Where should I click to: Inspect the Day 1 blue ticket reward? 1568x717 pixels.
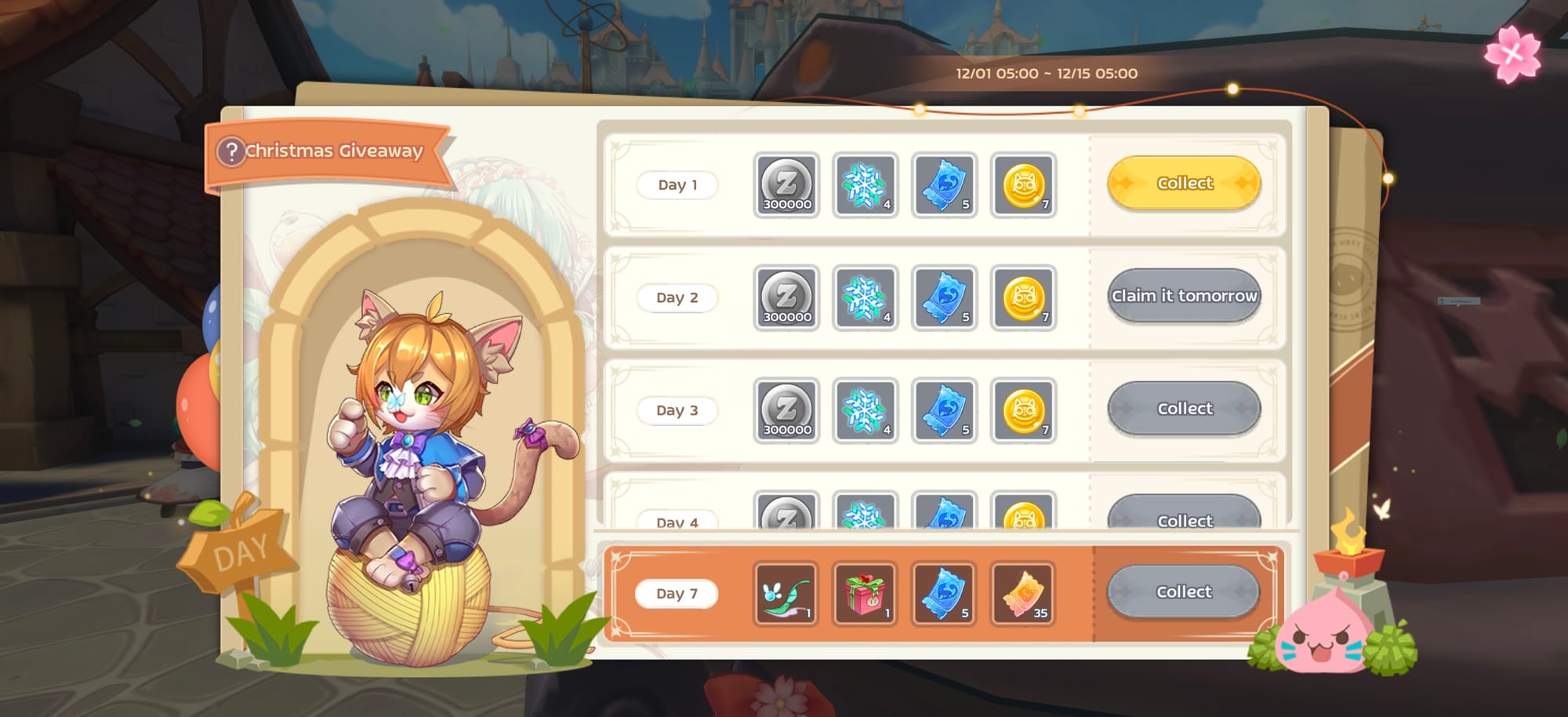point(945,185)
